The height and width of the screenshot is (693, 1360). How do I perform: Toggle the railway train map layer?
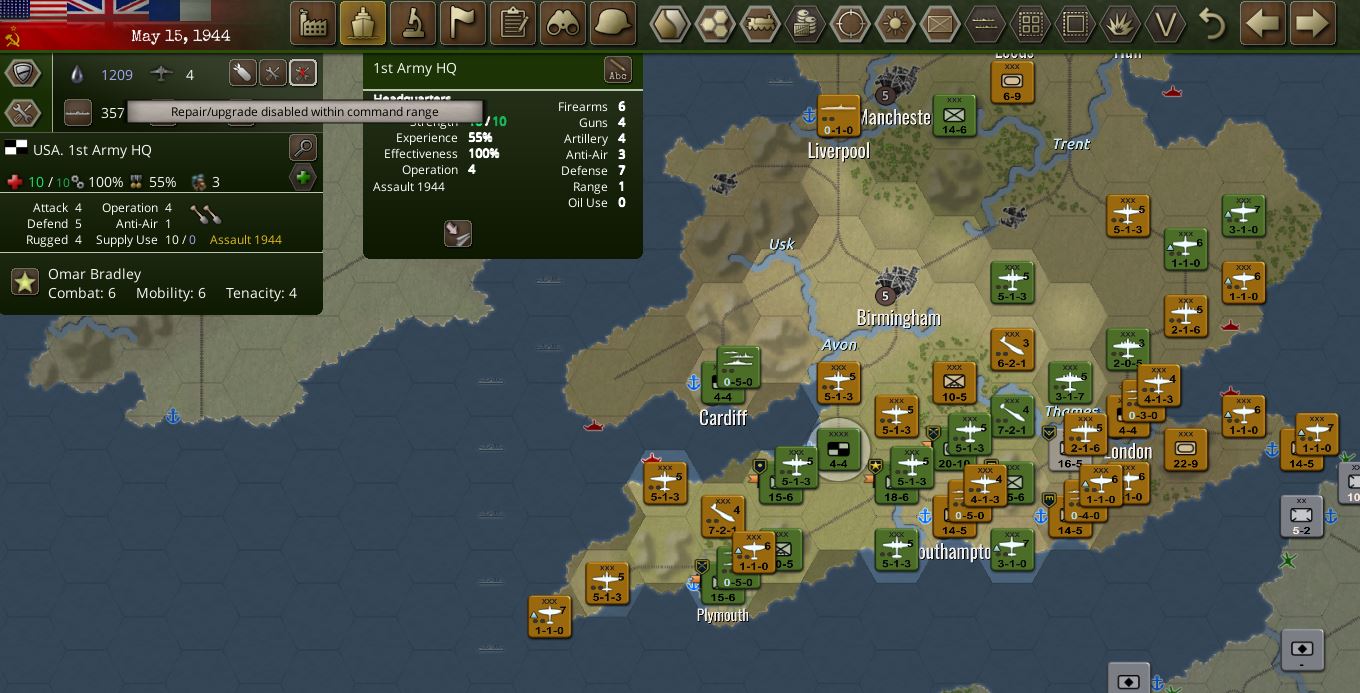[x=760, y=23]
